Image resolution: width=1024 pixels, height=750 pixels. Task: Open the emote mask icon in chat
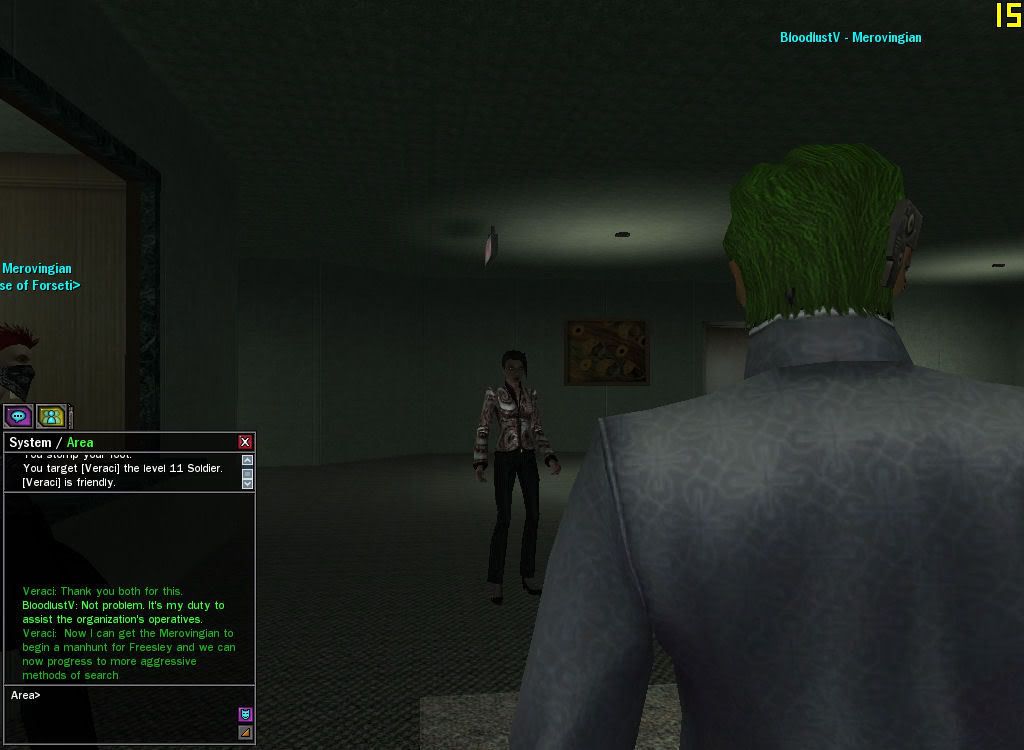point(245,714)
